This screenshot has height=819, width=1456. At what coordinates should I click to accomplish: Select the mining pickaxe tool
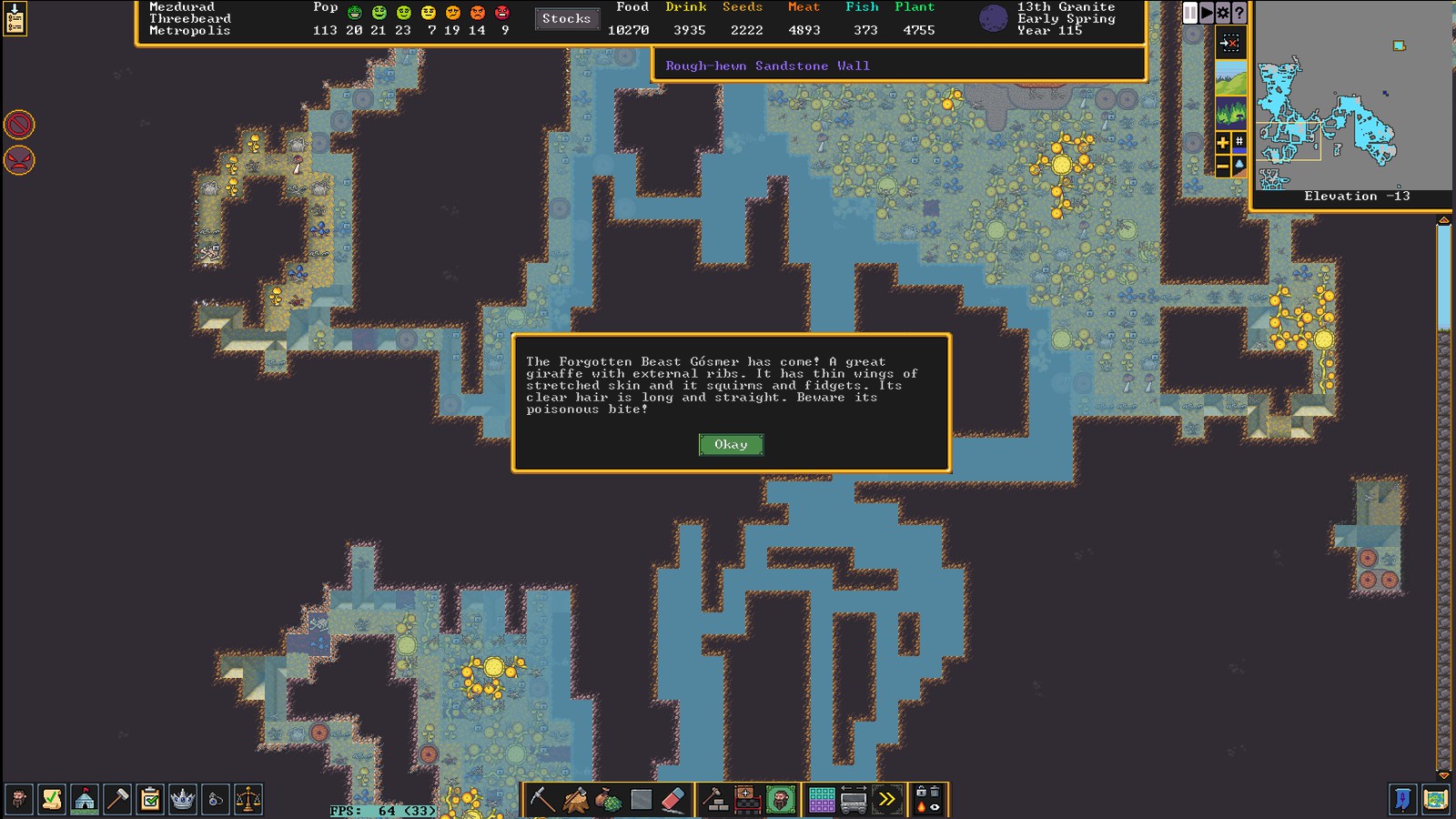(542, 799)
